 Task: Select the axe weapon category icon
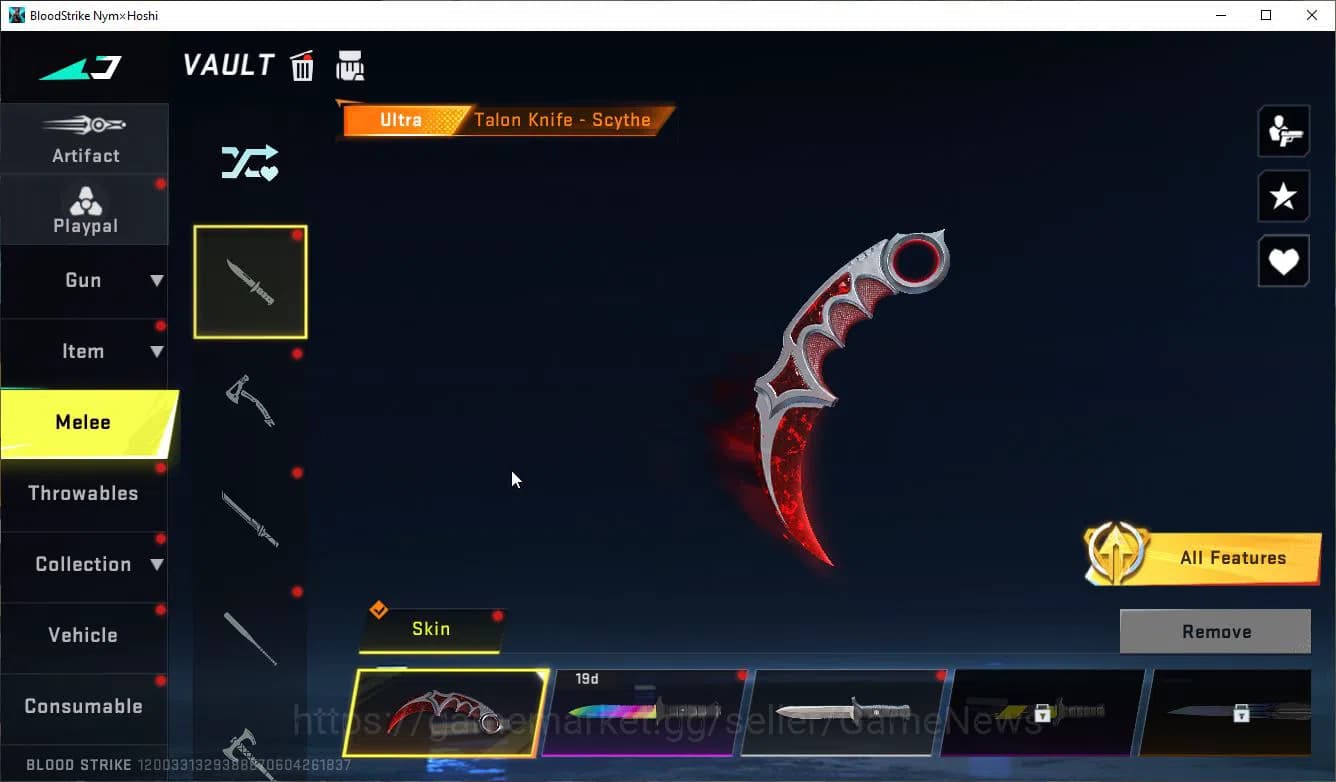[250, 400]
